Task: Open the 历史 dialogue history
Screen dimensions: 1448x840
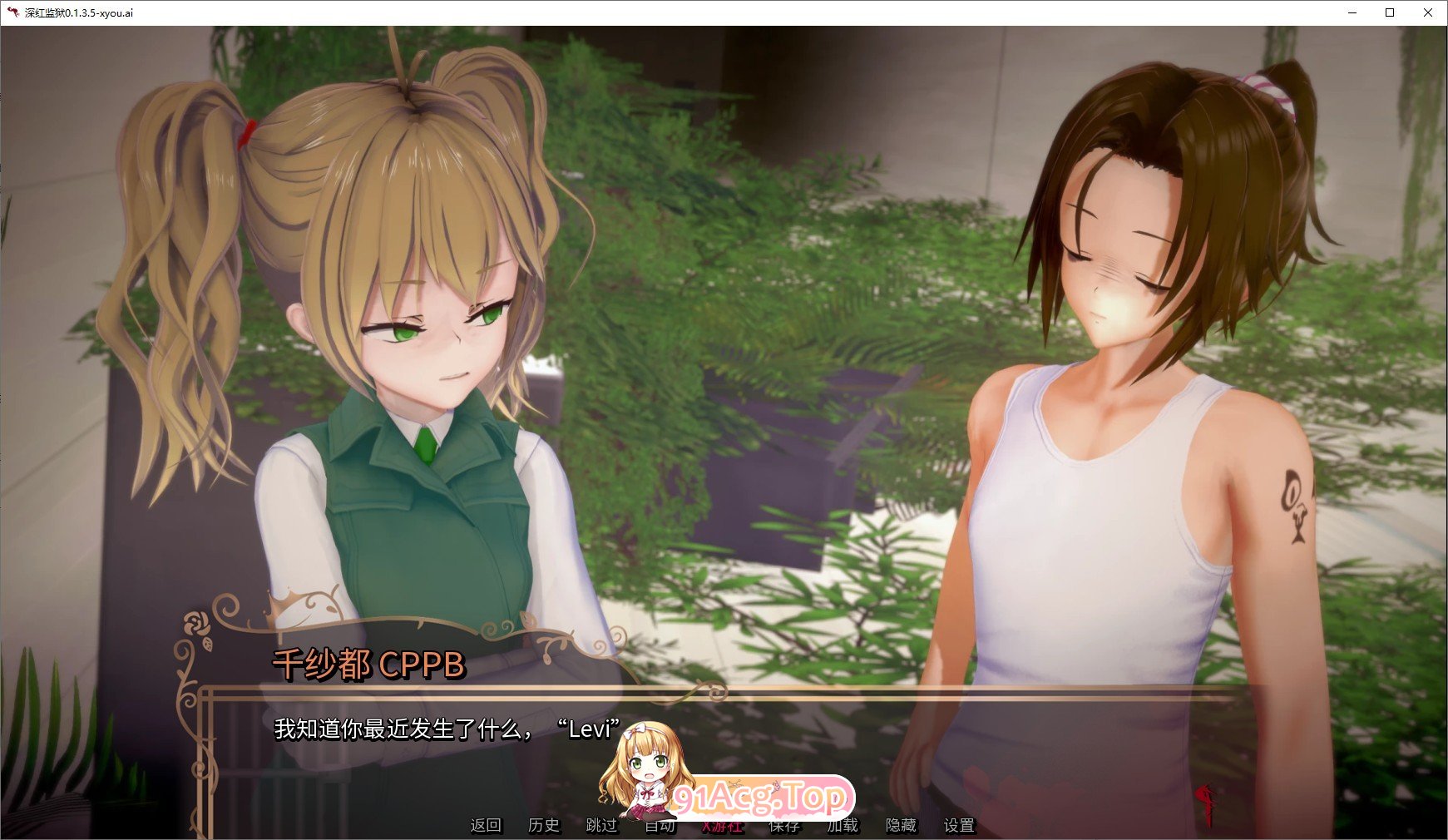Action: tap(544, 825)
